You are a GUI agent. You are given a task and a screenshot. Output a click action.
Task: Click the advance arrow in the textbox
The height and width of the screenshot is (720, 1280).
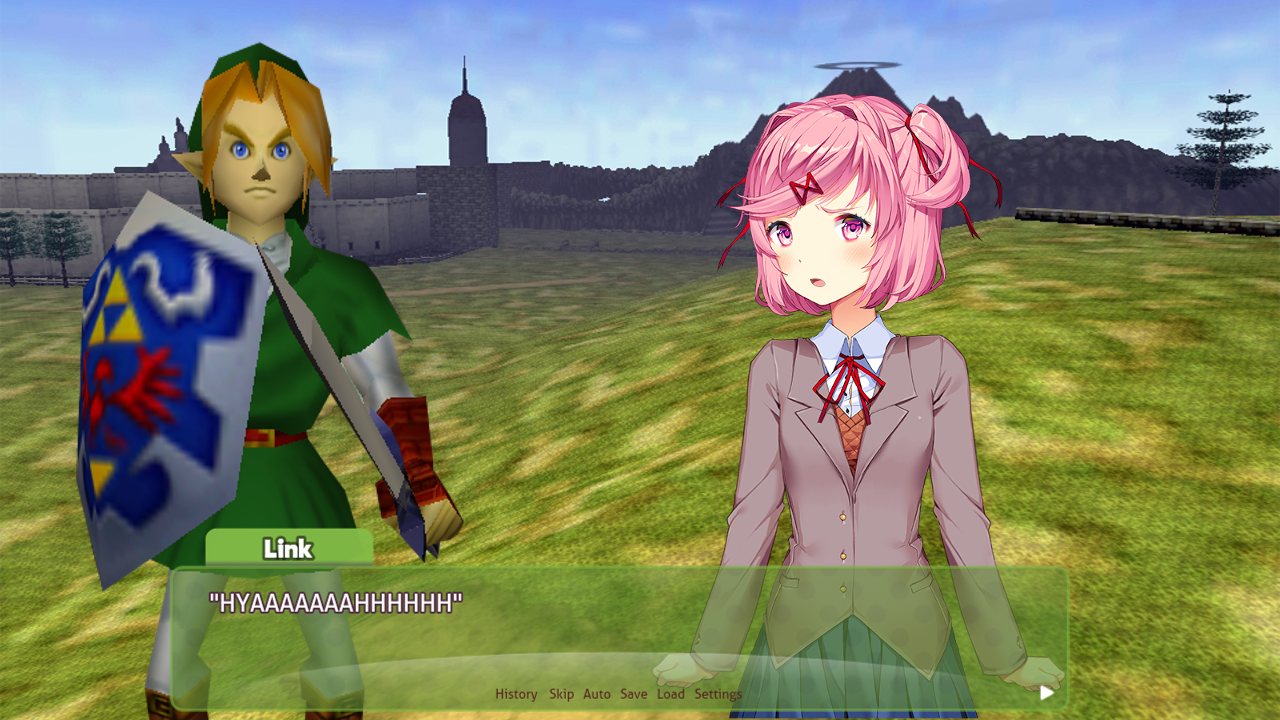click(1046, 690)
